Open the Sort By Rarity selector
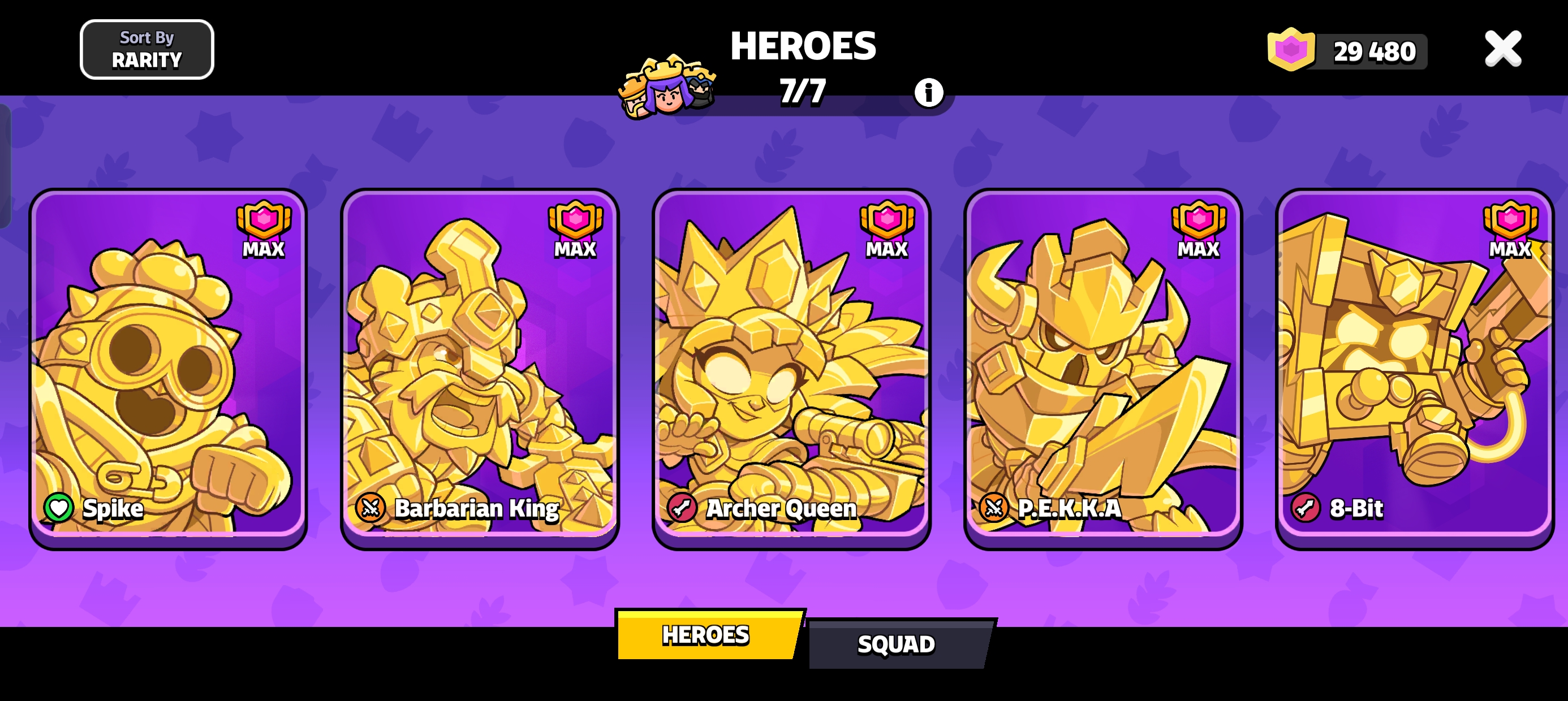1568x701 pixels. pyautogui.click(x=146, y=49)
